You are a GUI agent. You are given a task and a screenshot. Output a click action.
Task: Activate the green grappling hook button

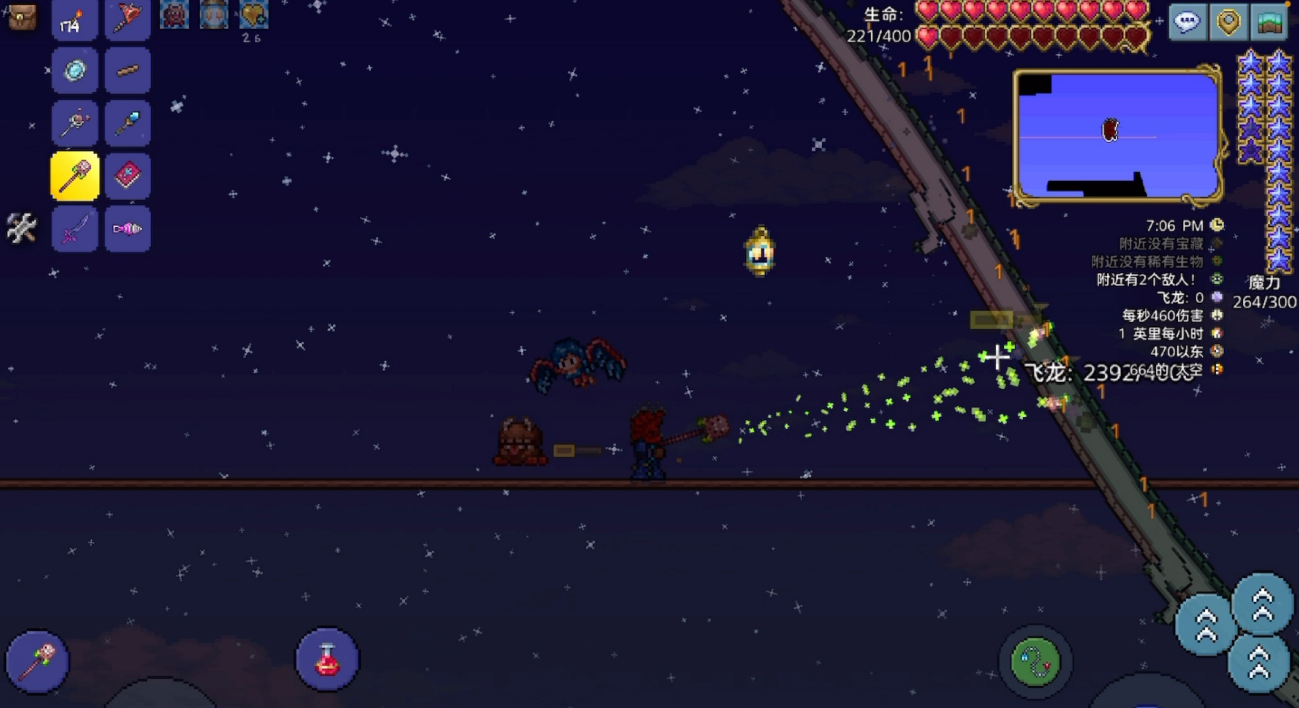tap(1035, 661)
